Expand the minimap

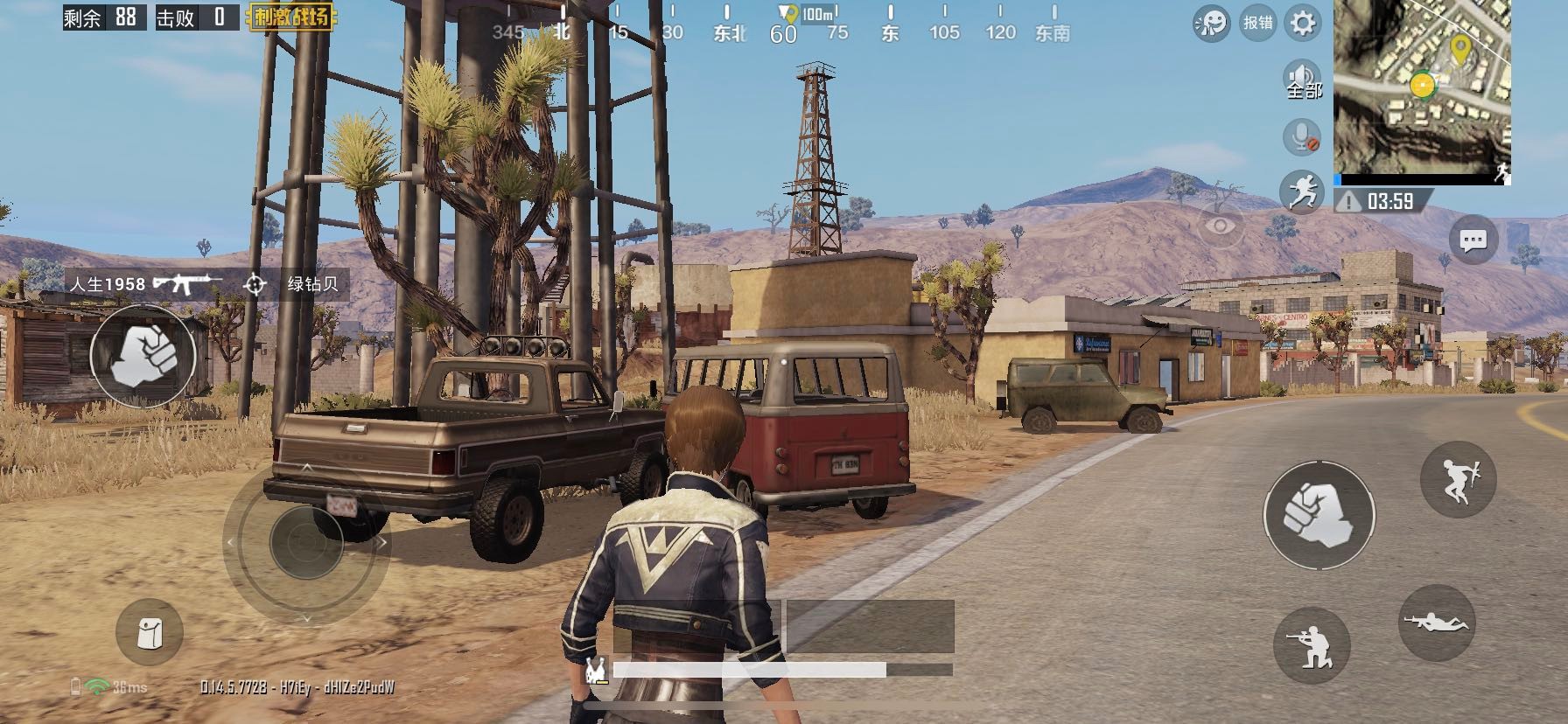(x=1422, y=91)
